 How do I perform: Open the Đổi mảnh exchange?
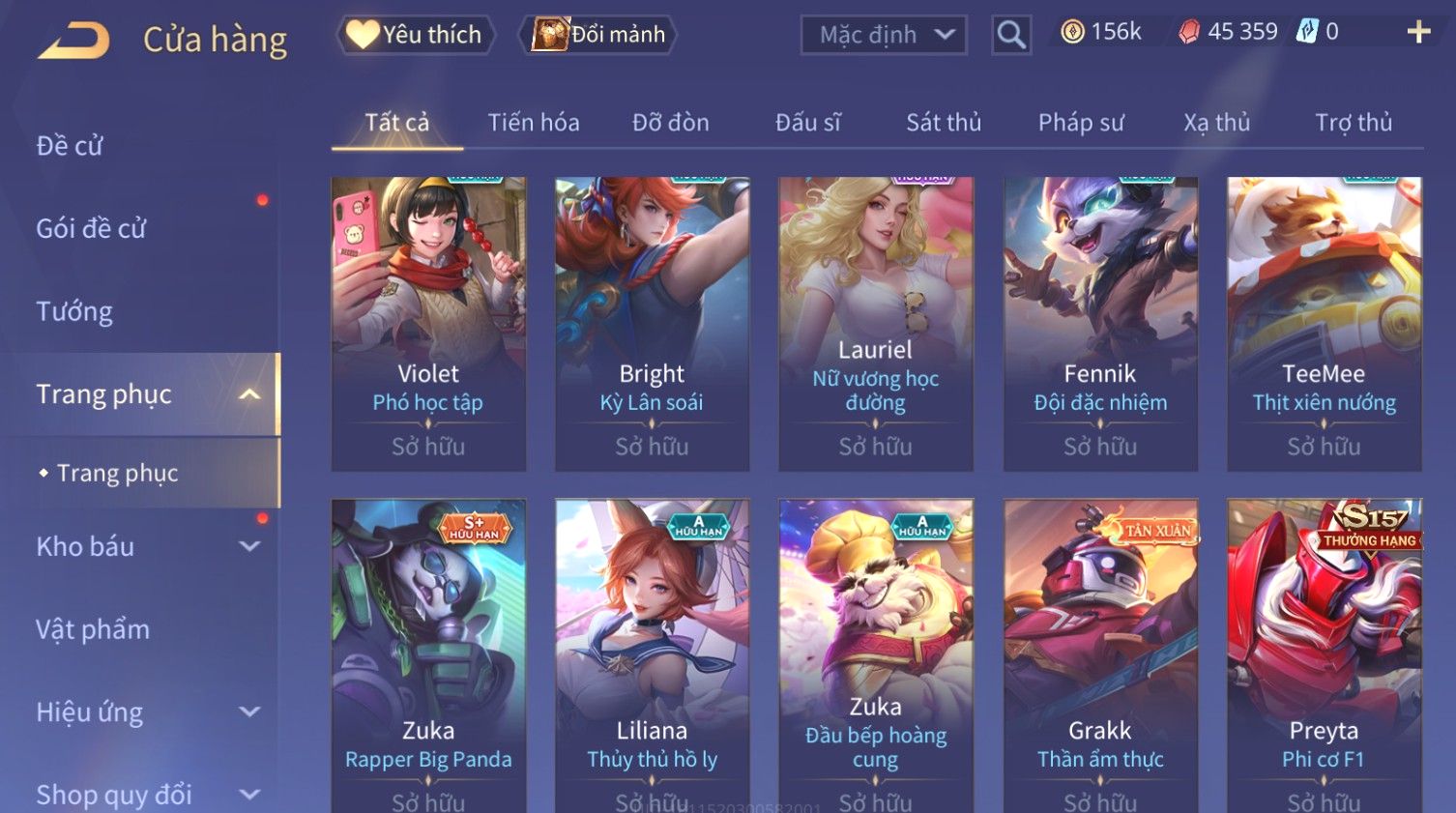point(599,35)
